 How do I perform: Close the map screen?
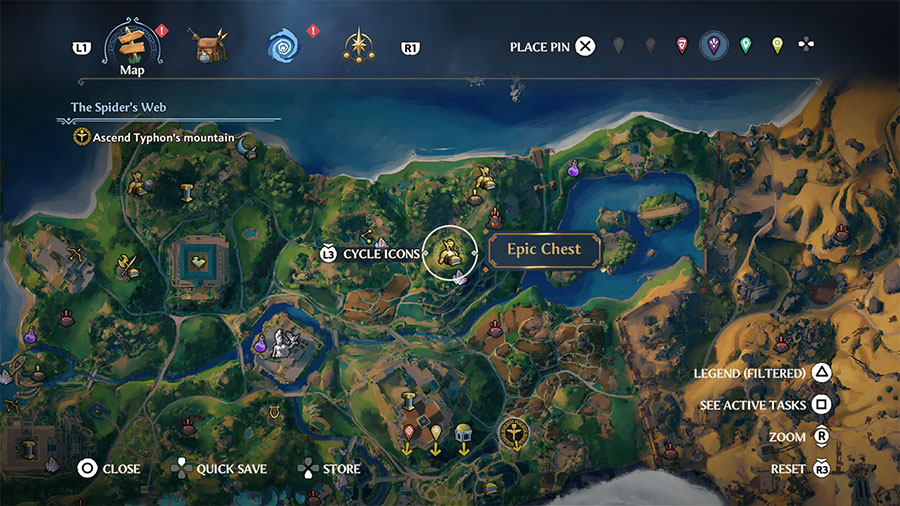click(109, 468)
